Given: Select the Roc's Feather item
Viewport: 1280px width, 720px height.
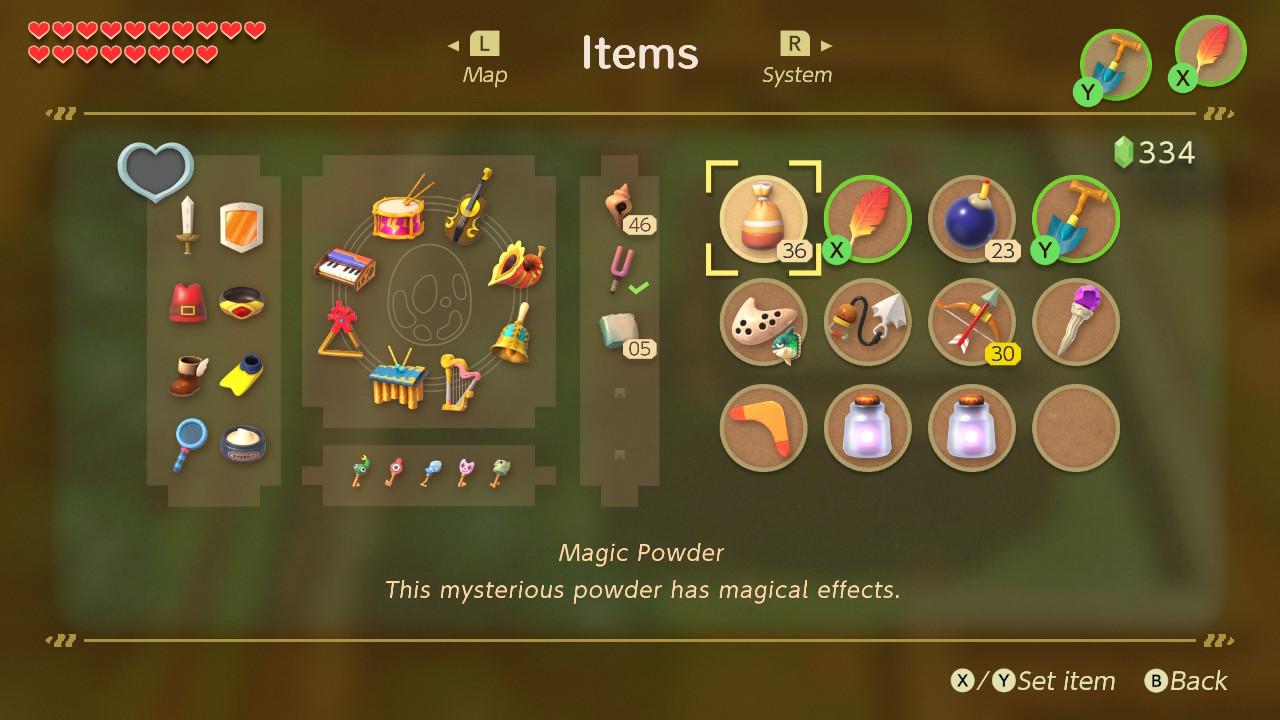Looking at the screenshot, I should click(x=867, y=218).
